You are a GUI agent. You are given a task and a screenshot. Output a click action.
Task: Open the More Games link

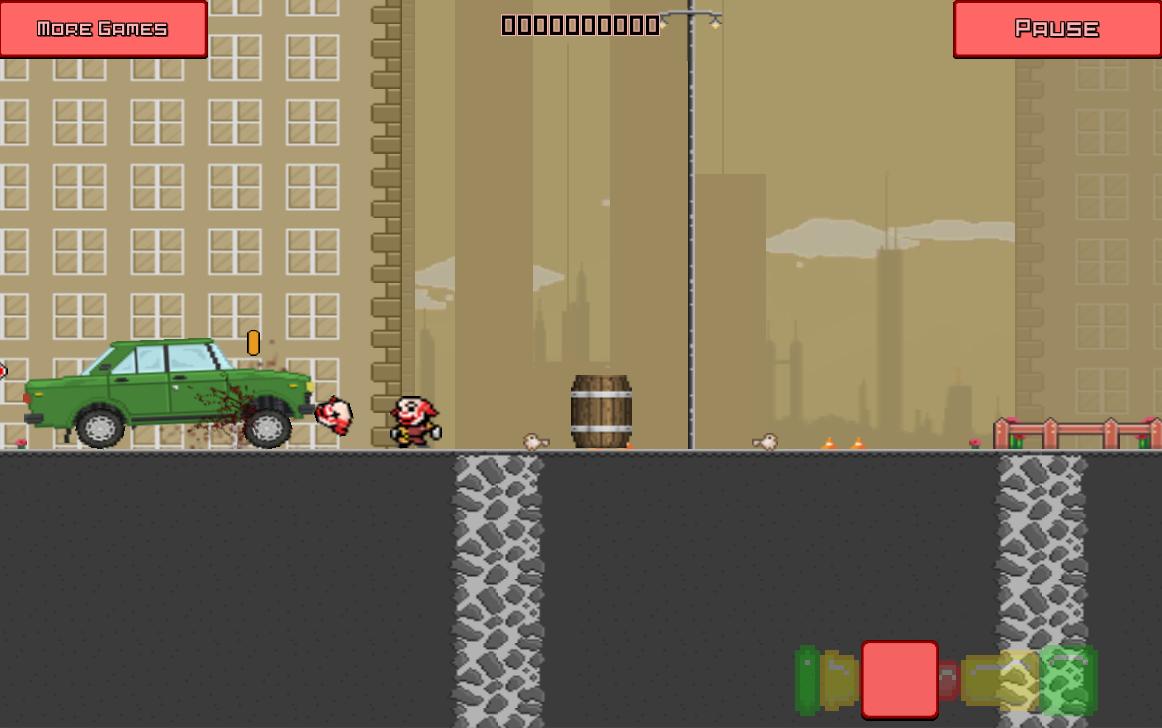103,28
